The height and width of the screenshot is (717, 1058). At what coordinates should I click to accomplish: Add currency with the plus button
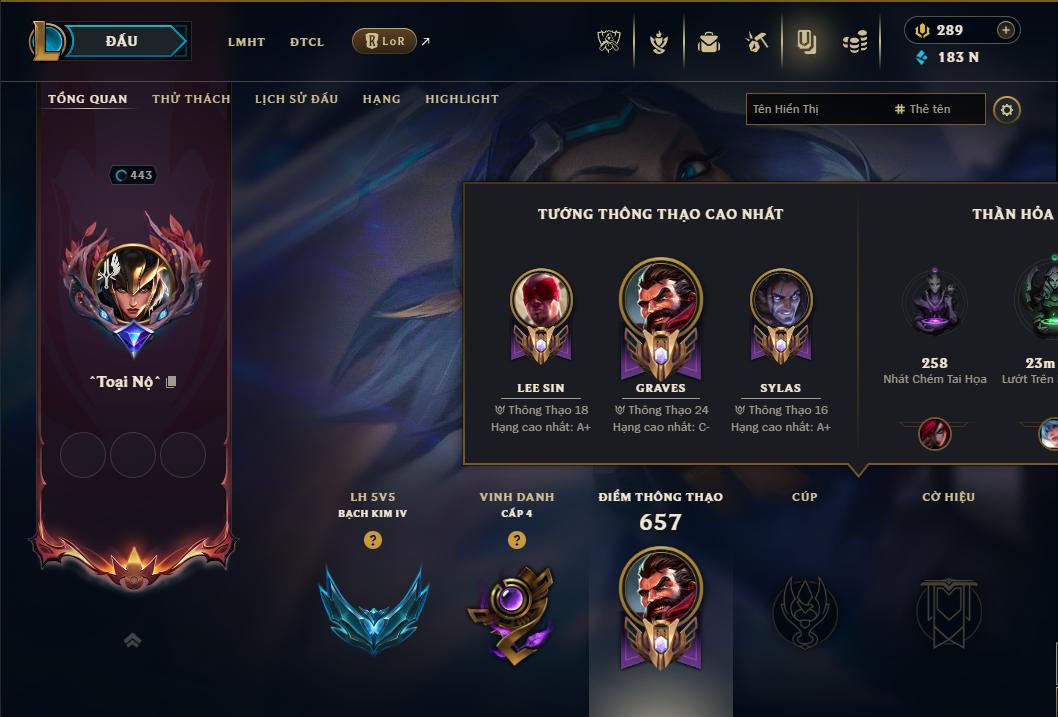pyautogui.click(x=1005, y=30)
